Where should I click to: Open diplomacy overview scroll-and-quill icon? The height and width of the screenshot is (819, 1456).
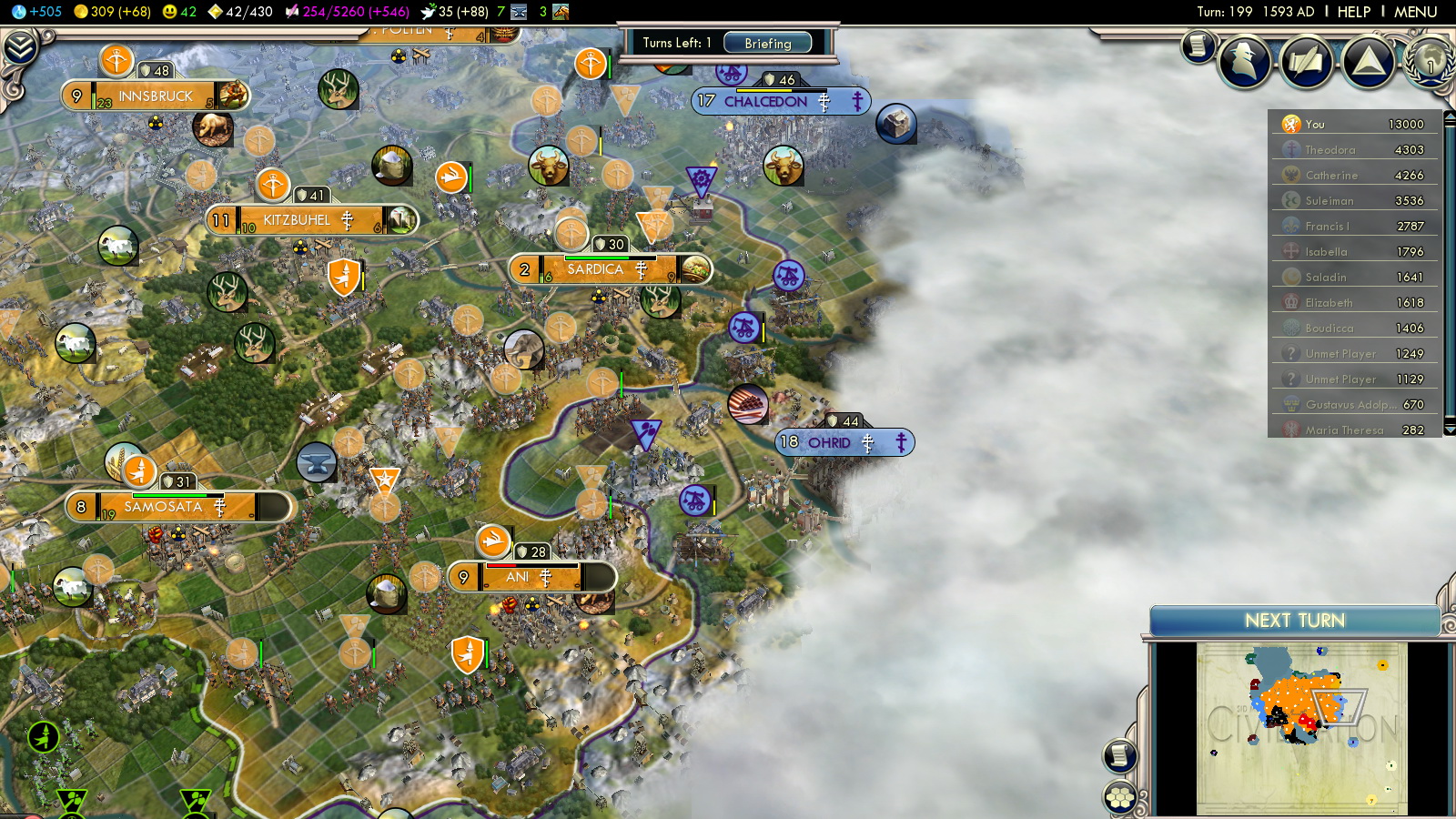tap(1306, 61)
